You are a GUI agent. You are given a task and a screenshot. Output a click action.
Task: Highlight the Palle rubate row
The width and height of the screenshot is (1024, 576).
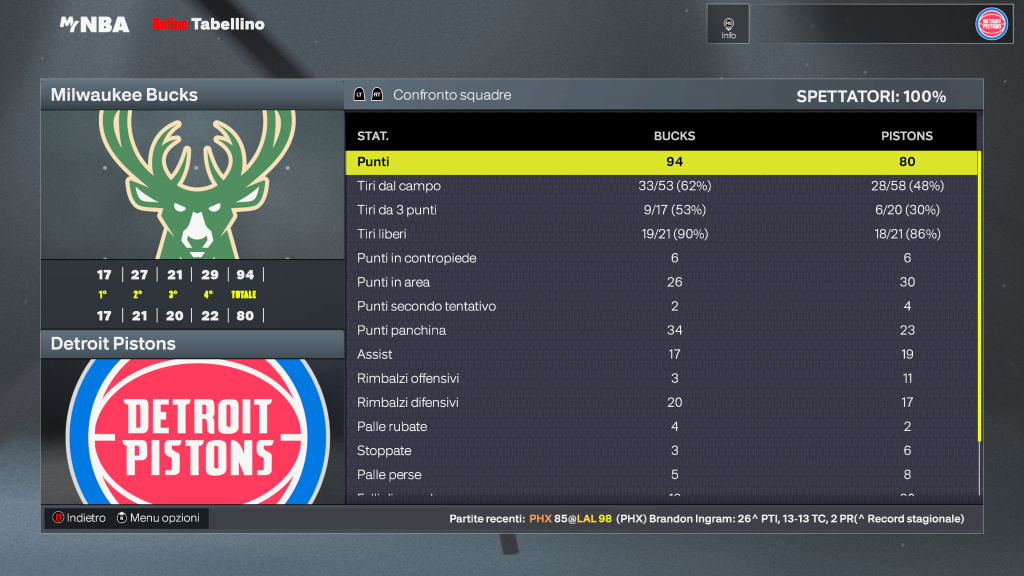660,426
